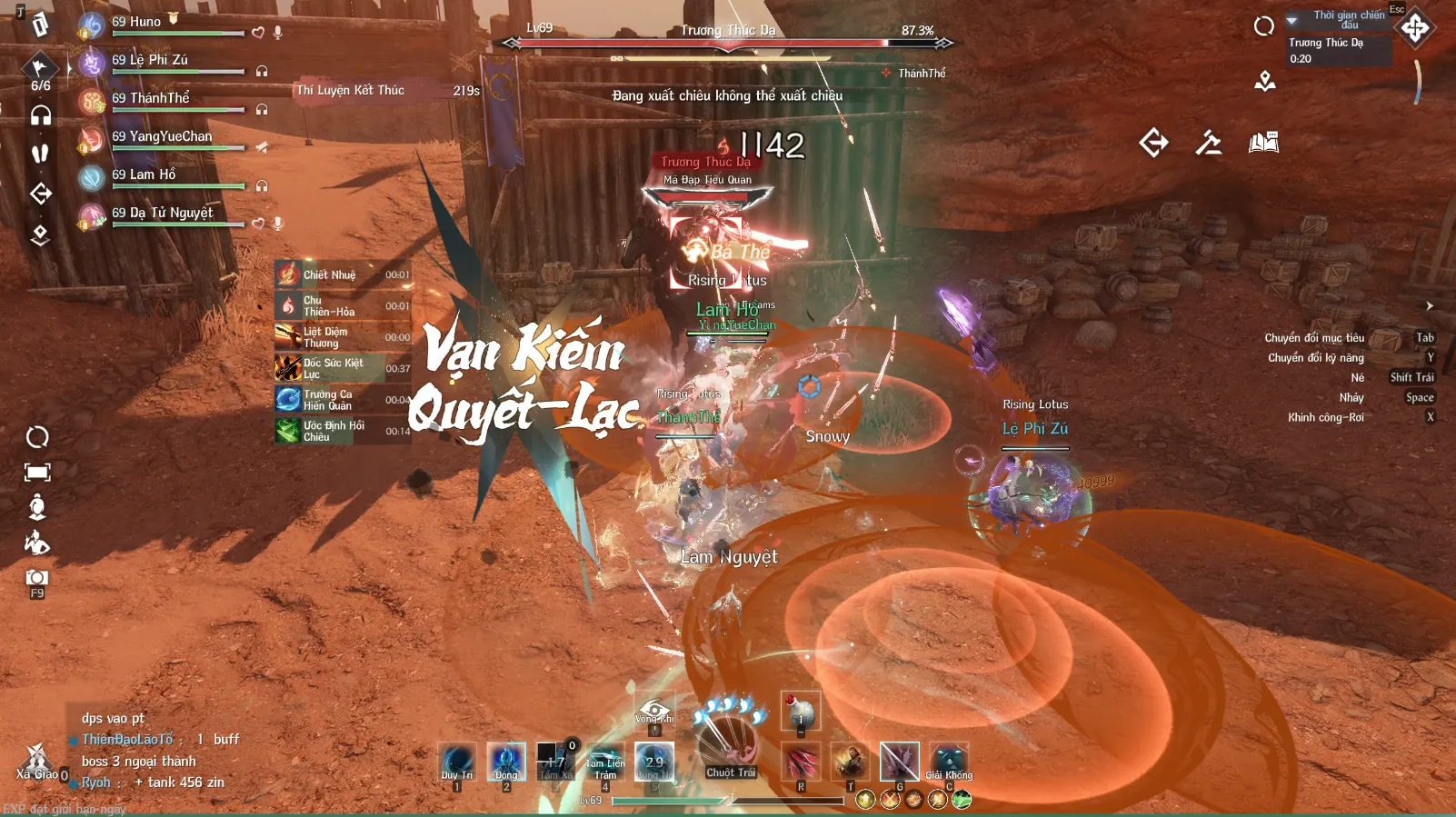Image resolution: width=1456 pixels, height=817 pixels.
Task: Select Dạ Tử Nguyệt's party row
Action: [163, 214]
